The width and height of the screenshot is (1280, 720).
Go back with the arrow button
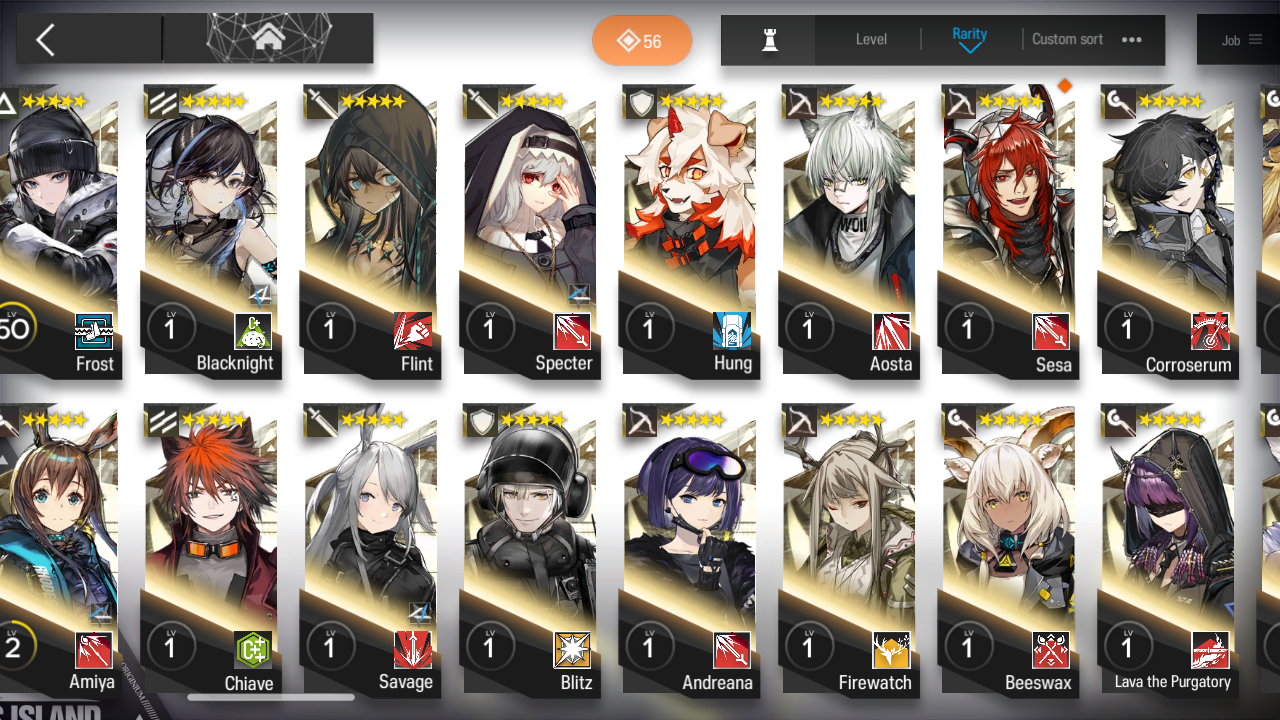click(x=46, y=40)
